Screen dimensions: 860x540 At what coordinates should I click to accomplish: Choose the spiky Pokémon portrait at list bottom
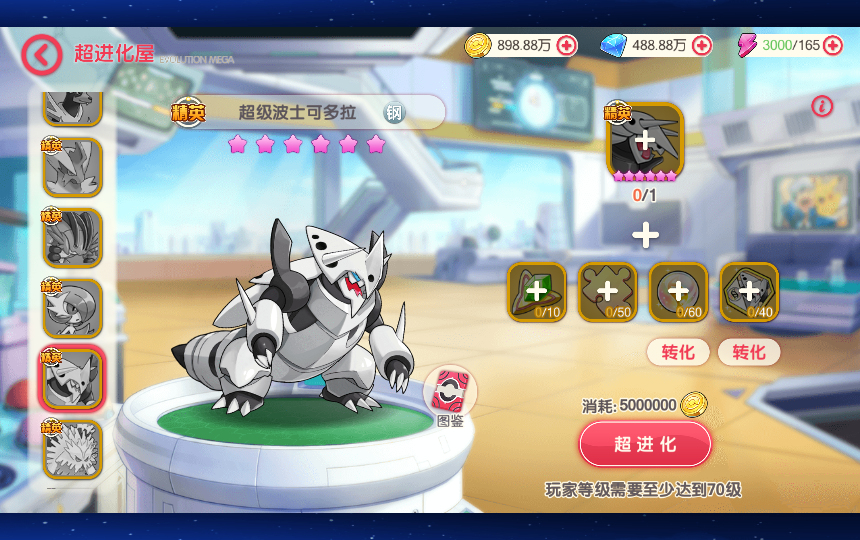click(72, 448)
